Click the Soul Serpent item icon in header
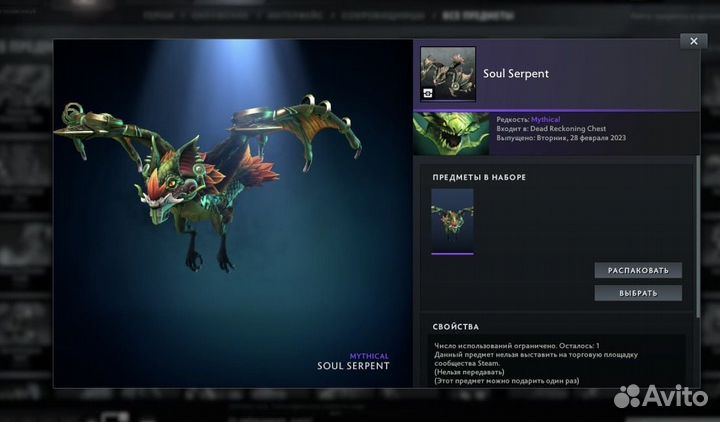The image size is (720, 422). pos(448,74)
